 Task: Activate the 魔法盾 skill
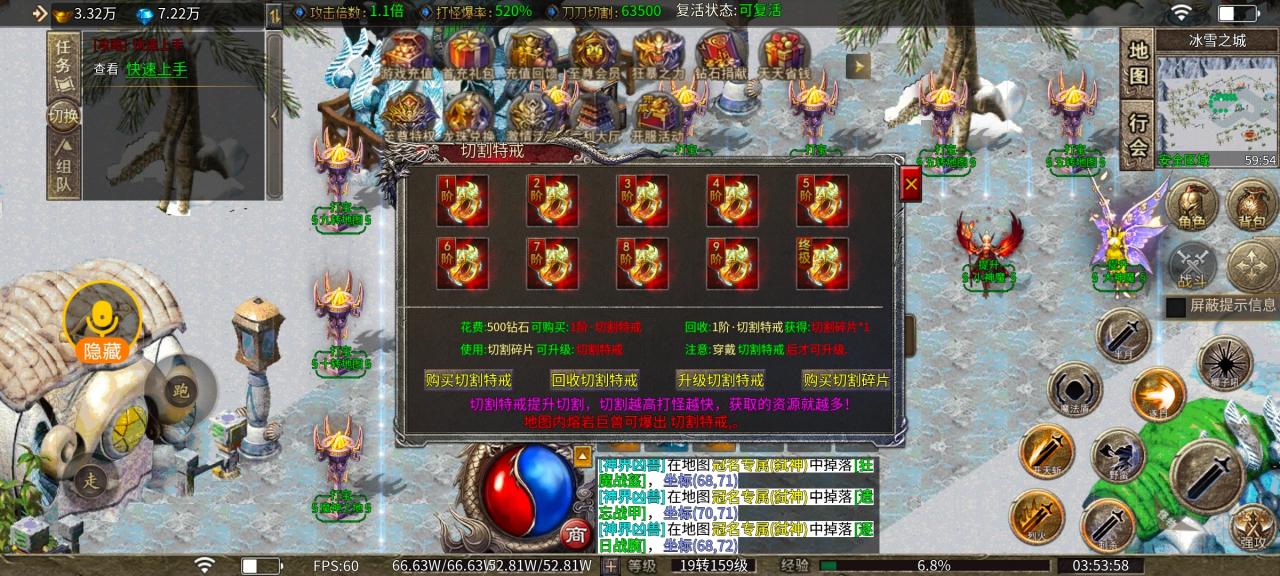point(1073,389)
